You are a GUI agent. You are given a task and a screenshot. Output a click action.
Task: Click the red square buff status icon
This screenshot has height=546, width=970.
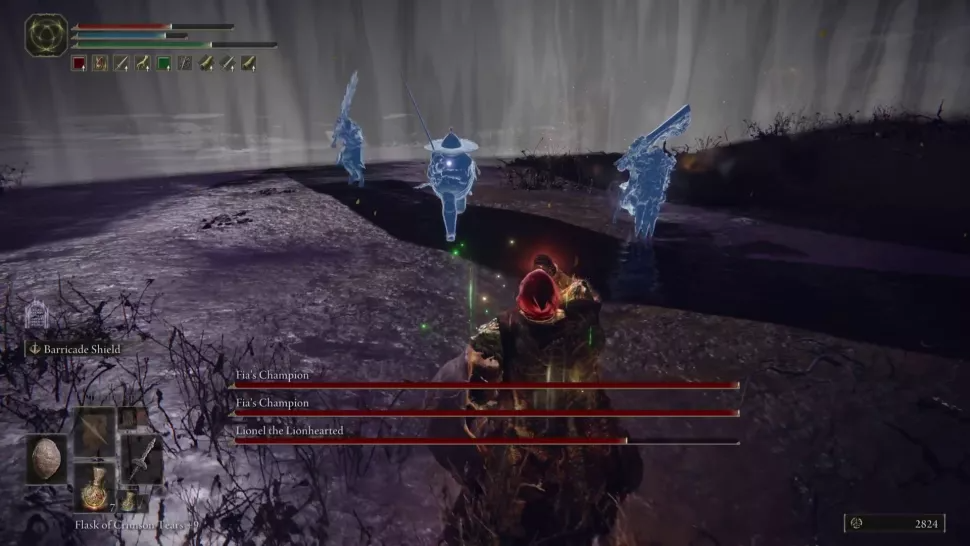point(79,63)
